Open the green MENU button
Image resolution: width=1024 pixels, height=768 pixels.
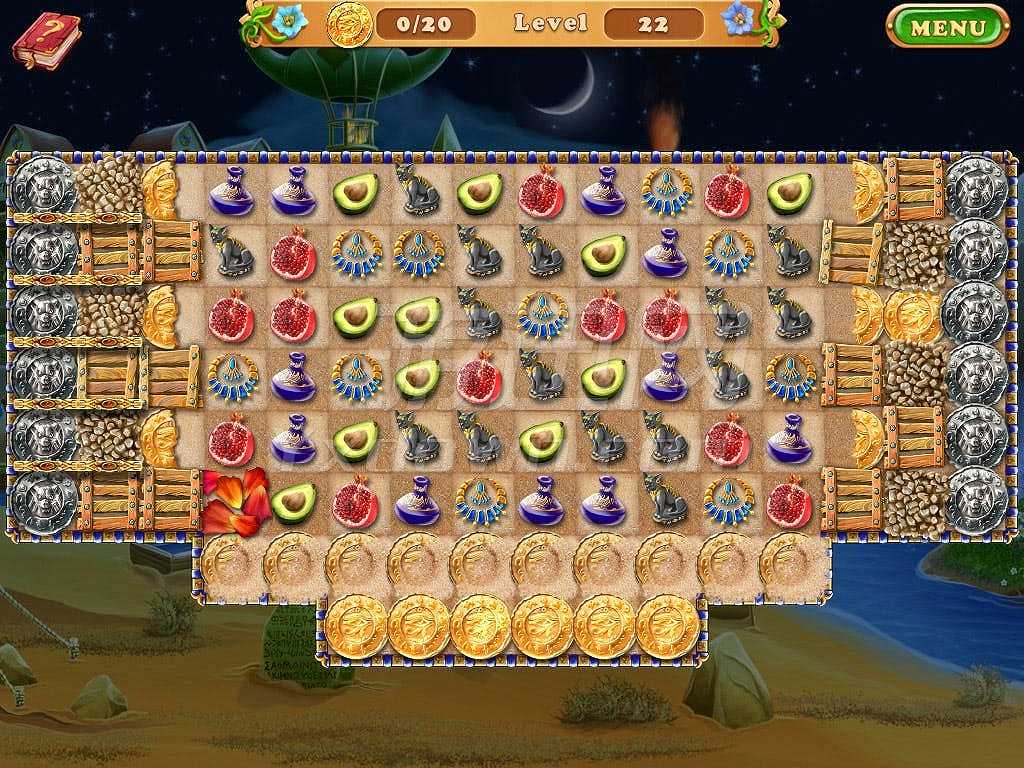947,26
